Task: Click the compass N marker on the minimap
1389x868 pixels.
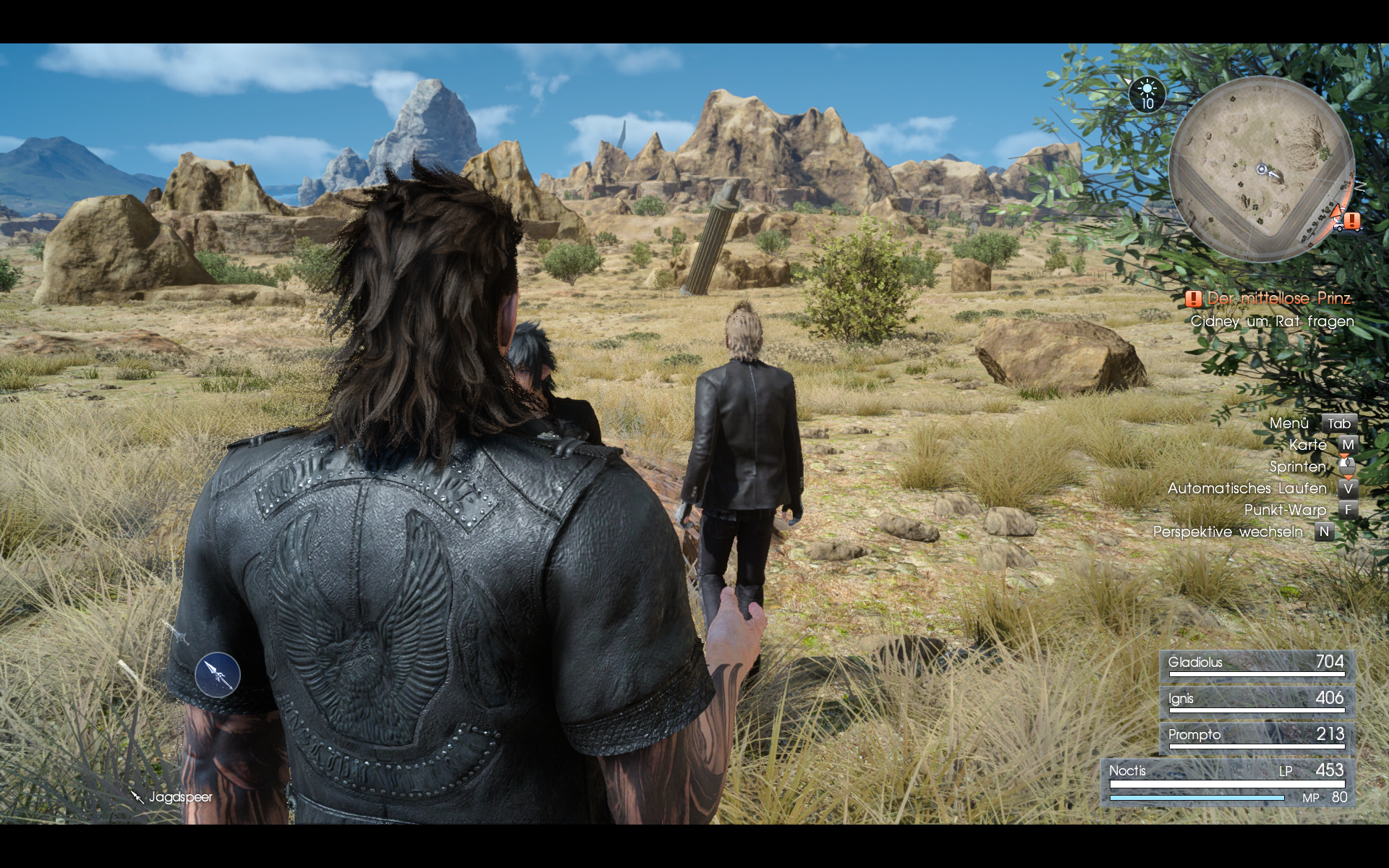Action: [1360, 187]
